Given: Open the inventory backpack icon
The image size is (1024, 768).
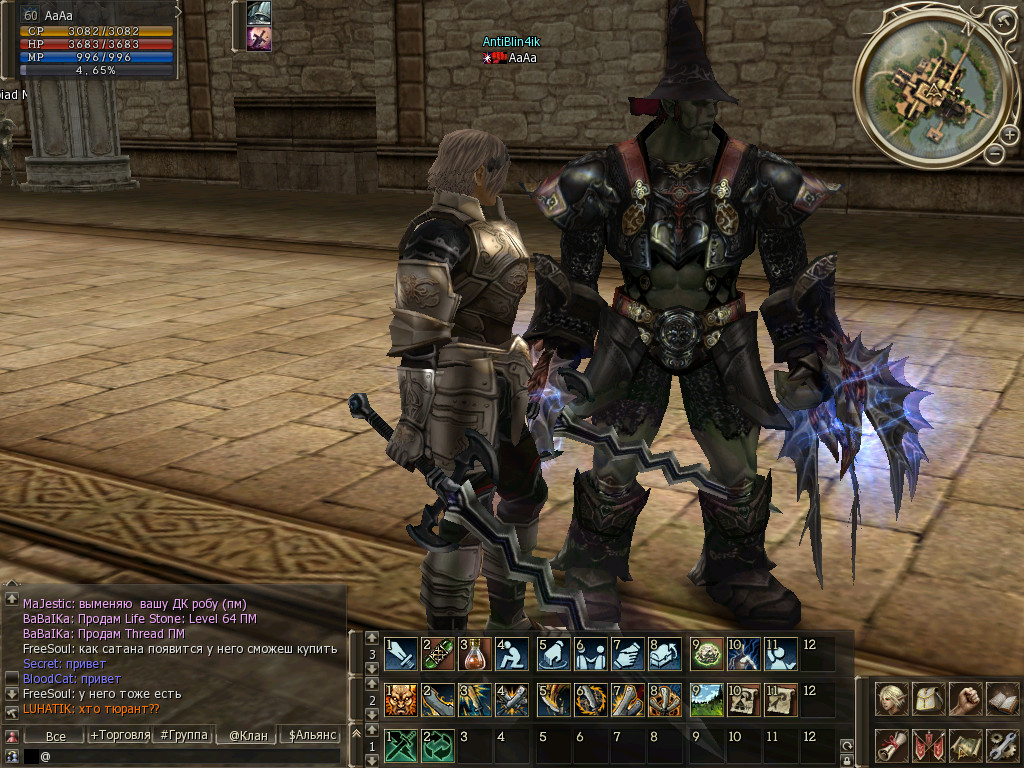Looking at the screenshot, I should [x=928, y=698].
